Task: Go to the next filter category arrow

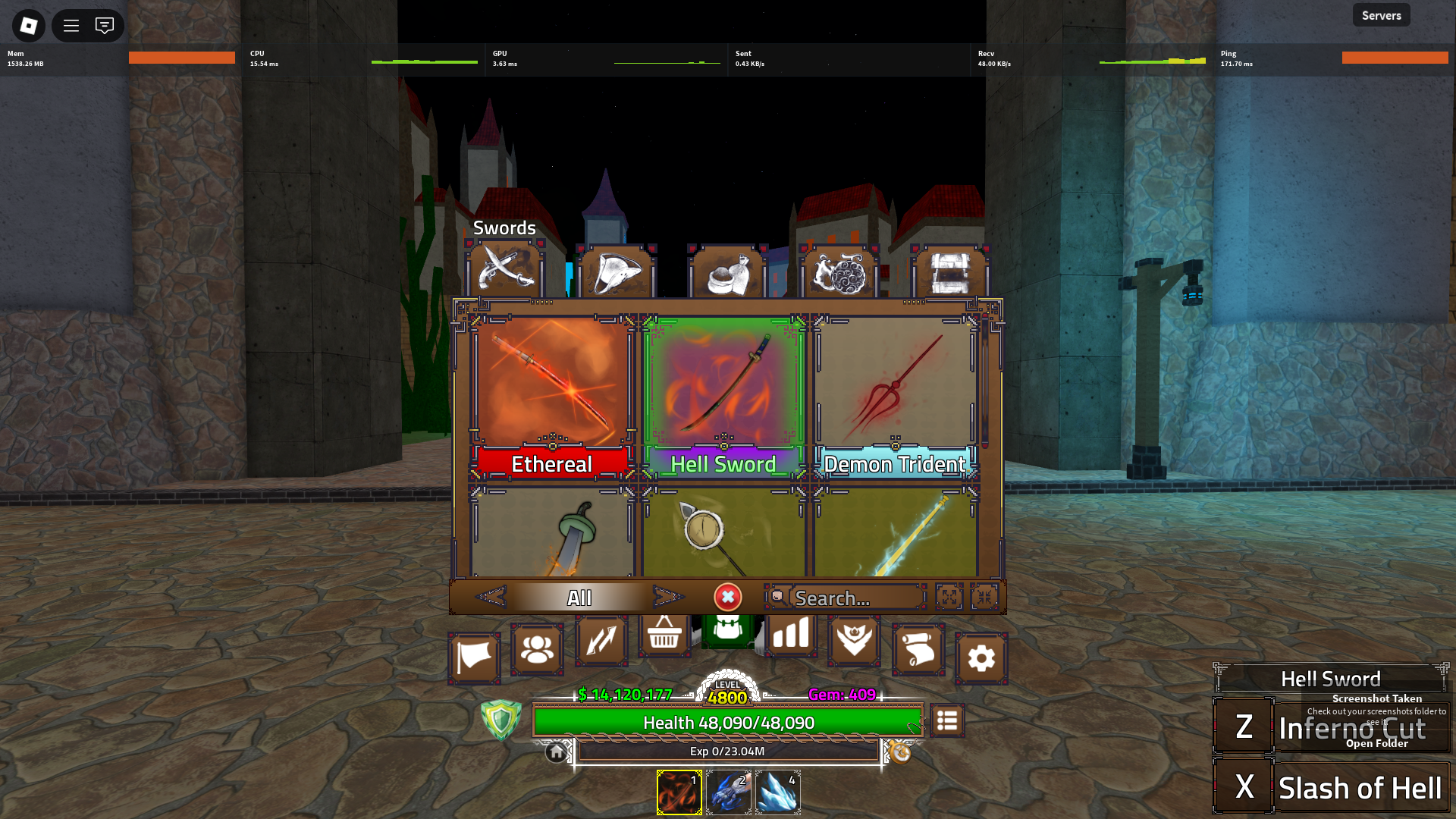Action: [667, 598]
